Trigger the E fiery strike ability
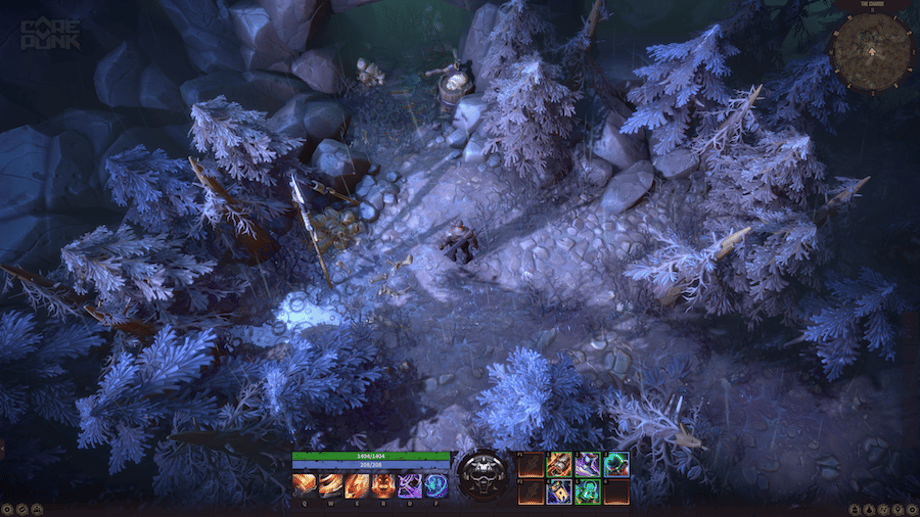This screenshot has height=517, width=920. tap(357, 486)
